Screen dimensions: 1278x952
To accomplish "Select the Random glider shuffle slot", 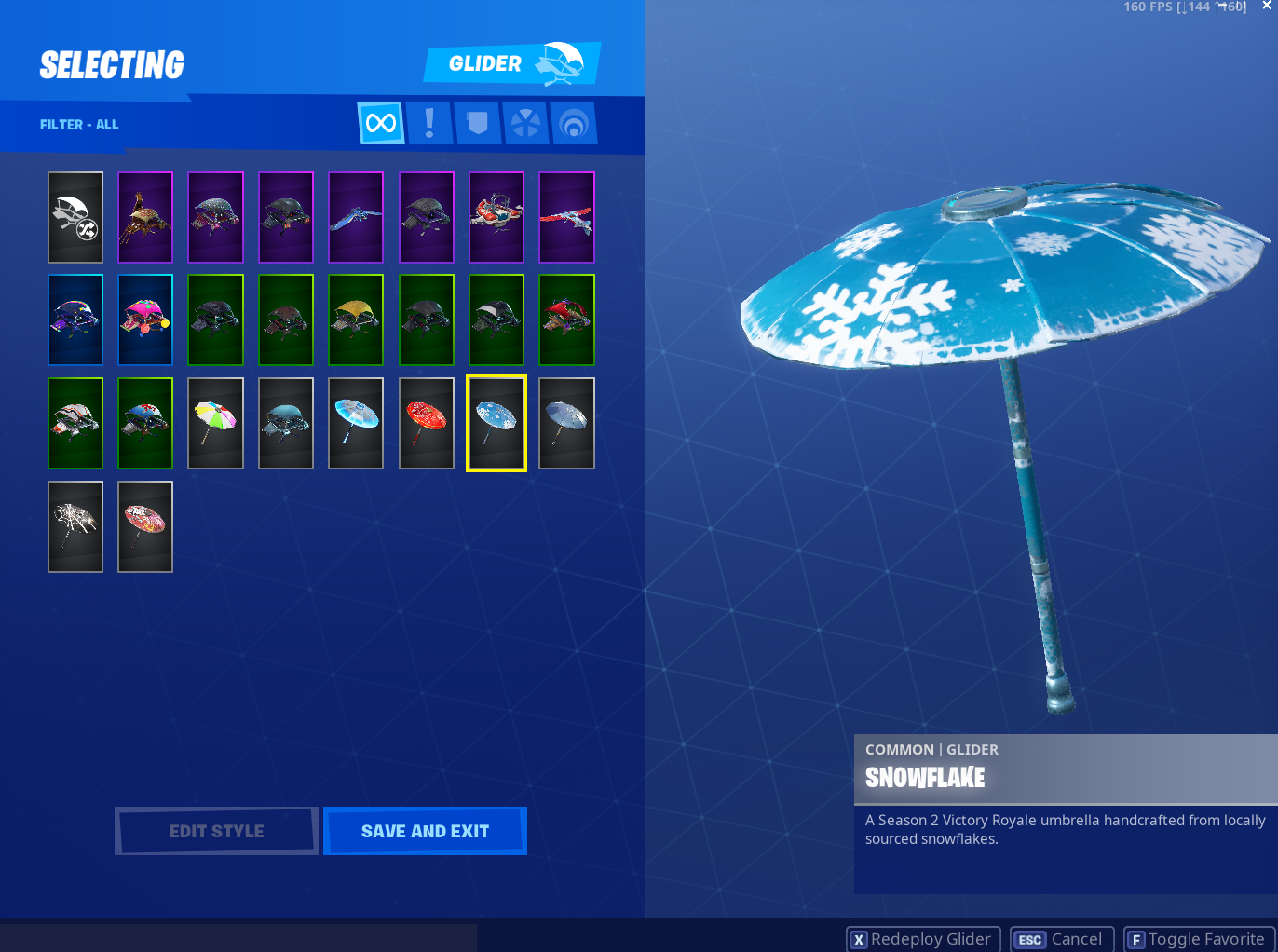I will (75, 217).
